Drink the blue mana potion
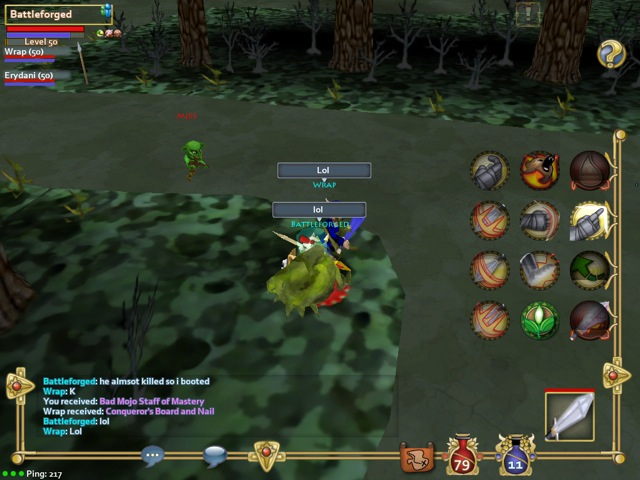The width and height of the screenshot is (640, 480). click(x=514, y=456)
